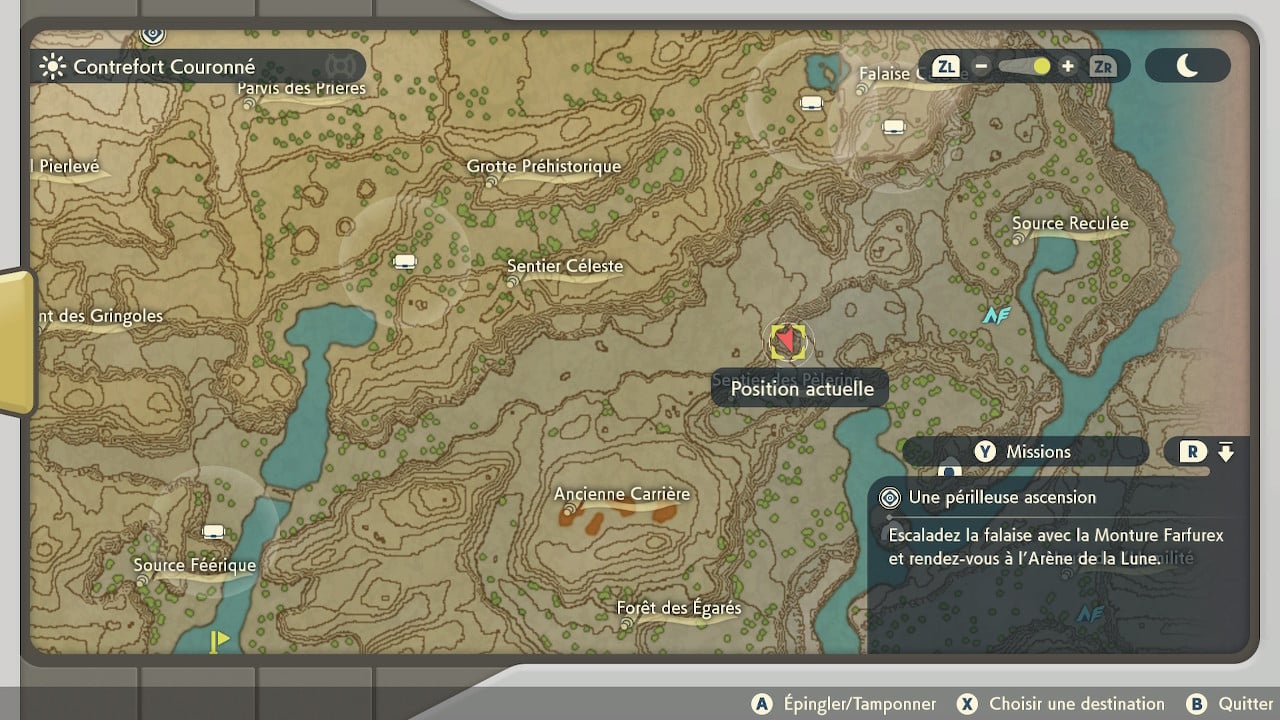Viewport: 1280px width, 720px height.
Task: Select the camp icon west of Sentier Céleste
Action: pyautogui.click(x=404, y=262)
